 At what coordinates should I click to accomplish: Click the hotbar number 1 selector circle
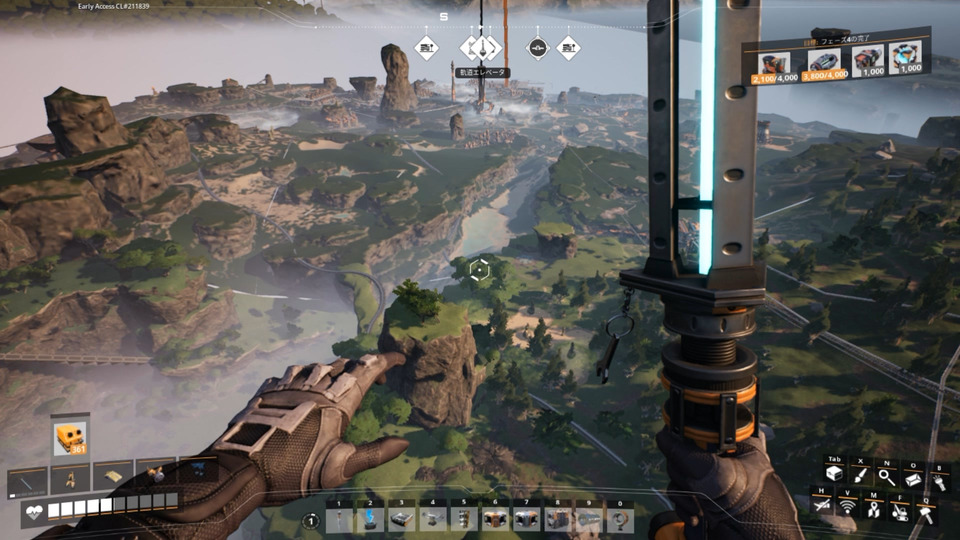(311, 520)
